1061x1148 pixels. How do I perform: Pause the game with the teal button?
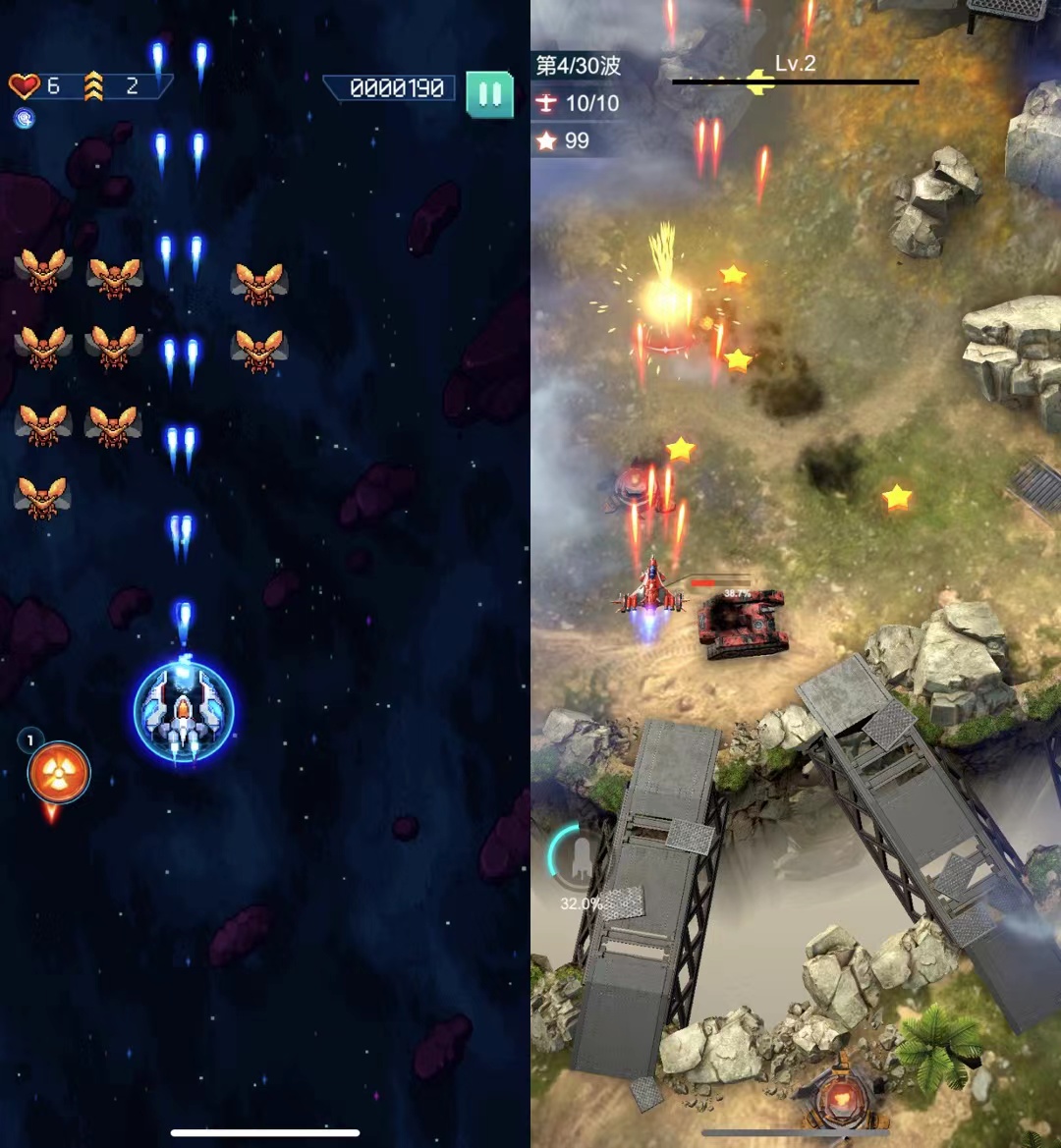[489, 94]
